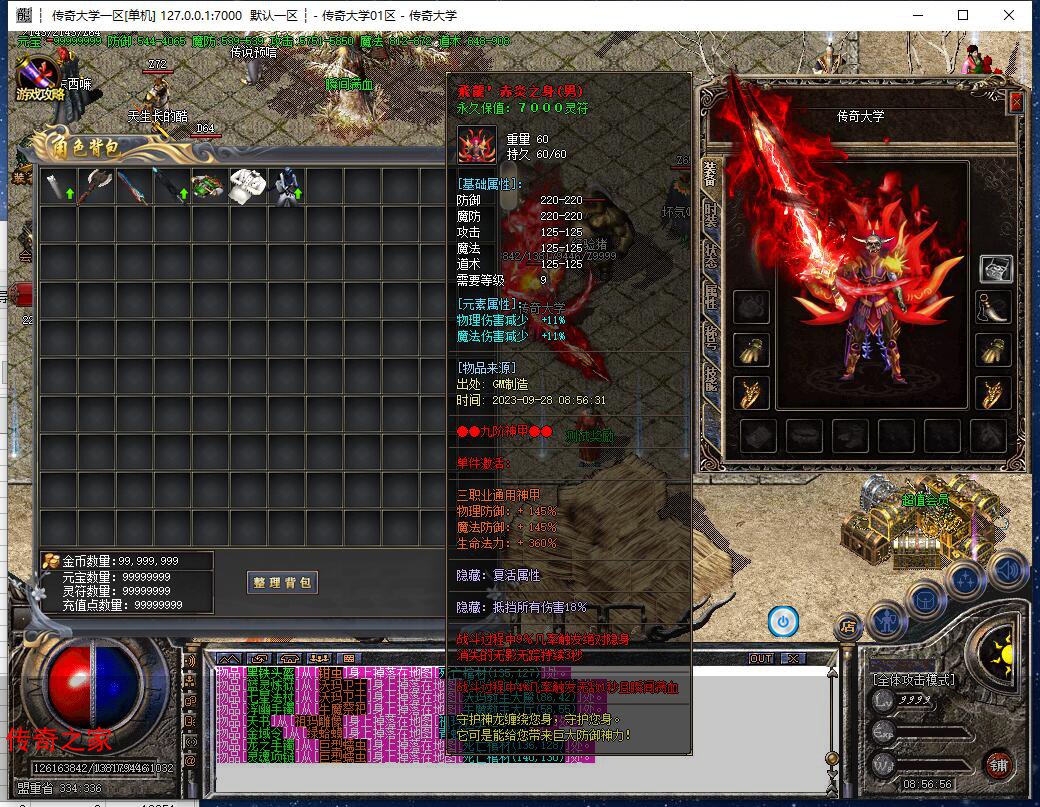Click the 整理背包 sort bag button
The height and width of the screenshot is (807, 1040).
[283, 582]
